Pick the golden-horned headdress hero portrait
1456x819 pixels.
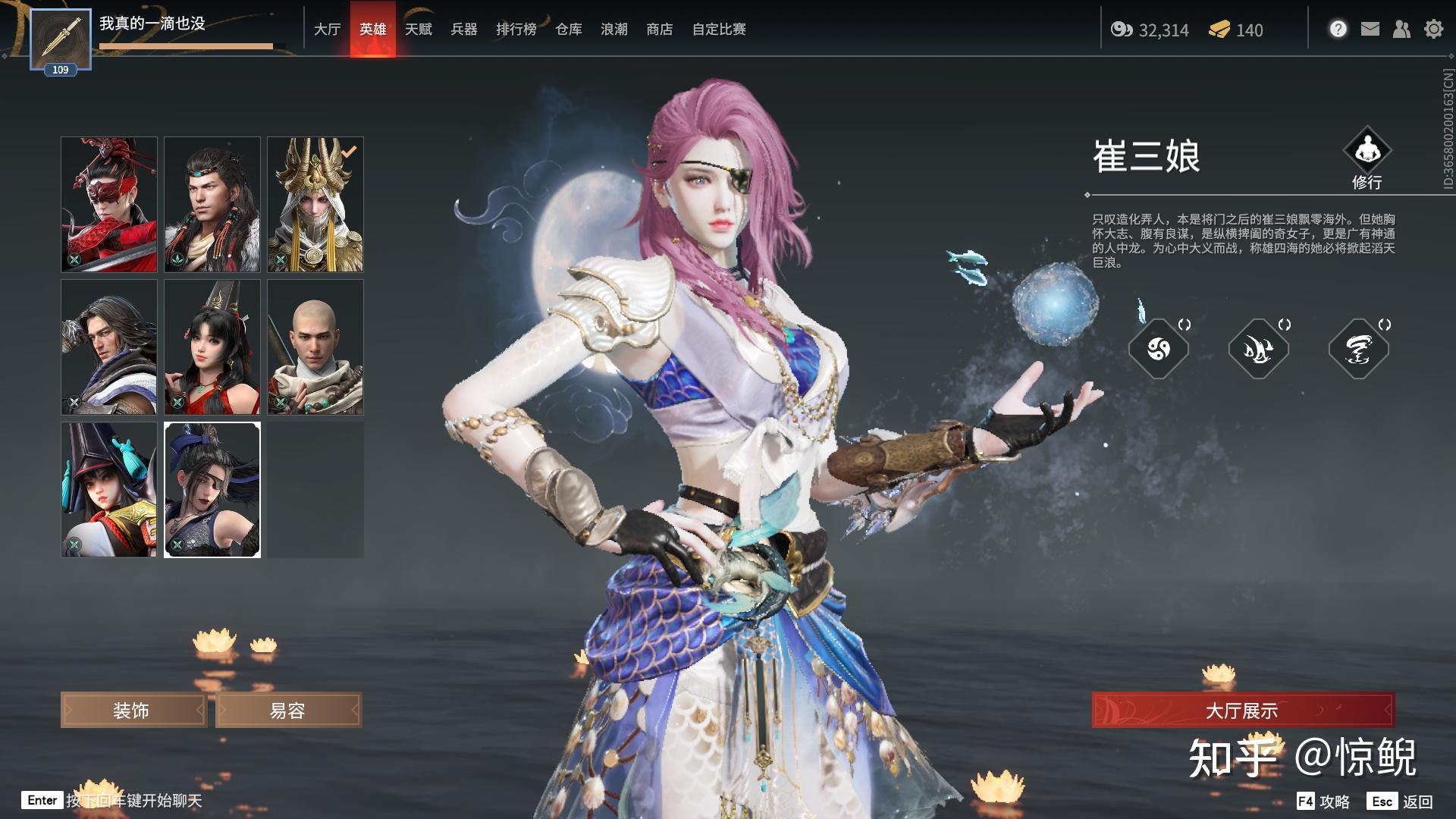point(315,204)
